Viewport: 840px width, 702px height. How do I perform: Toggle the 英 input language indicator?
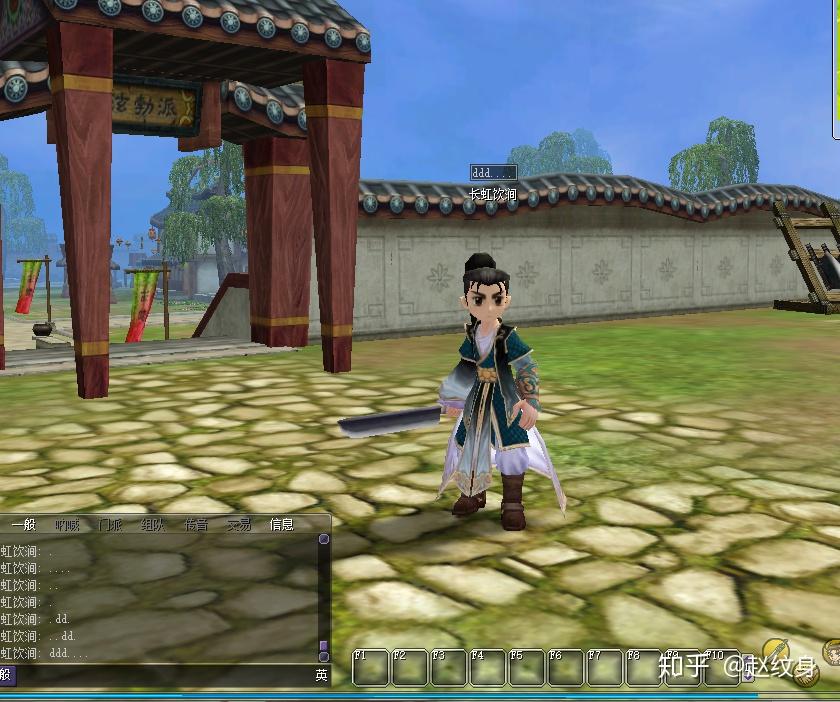pyautogui.click(x=321, y=676)
